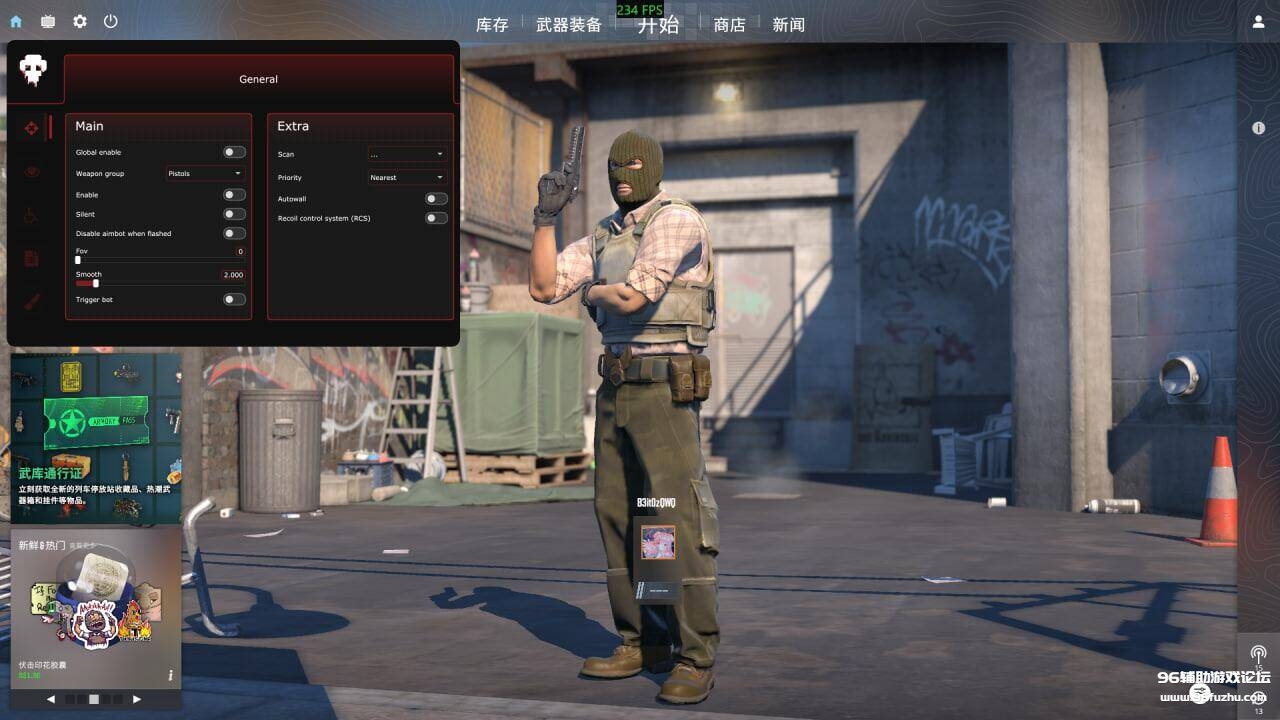Go to previous featured store item

[x=51, y=699]
